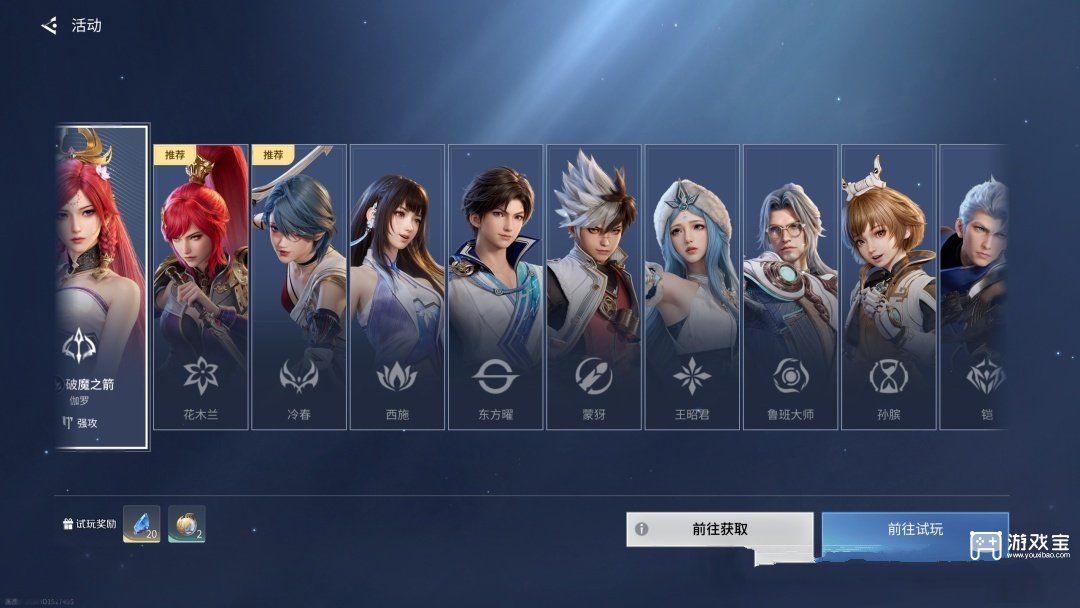The width and height of the screenshot is (1080, 608).
Task: Choose the 东方曜 hero card
Action: pos(495,286)
